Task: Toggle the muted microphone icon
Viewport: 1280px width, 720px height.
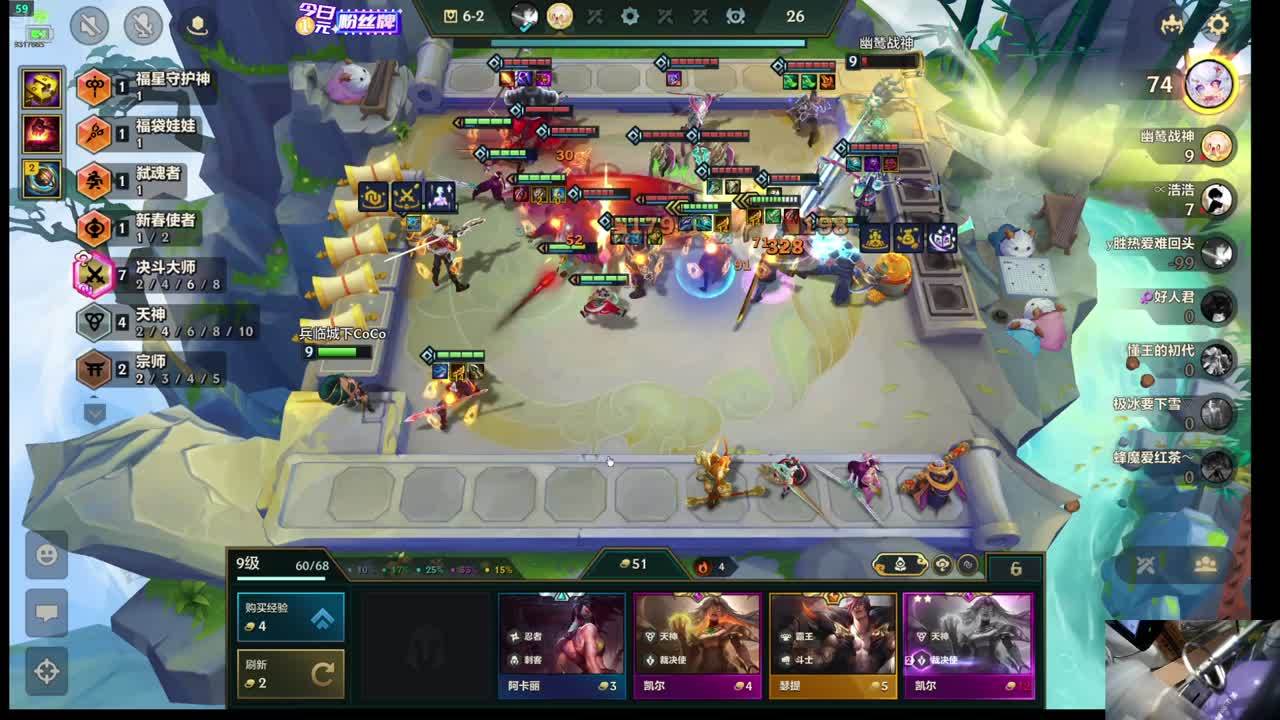Action: coord(144,25)
